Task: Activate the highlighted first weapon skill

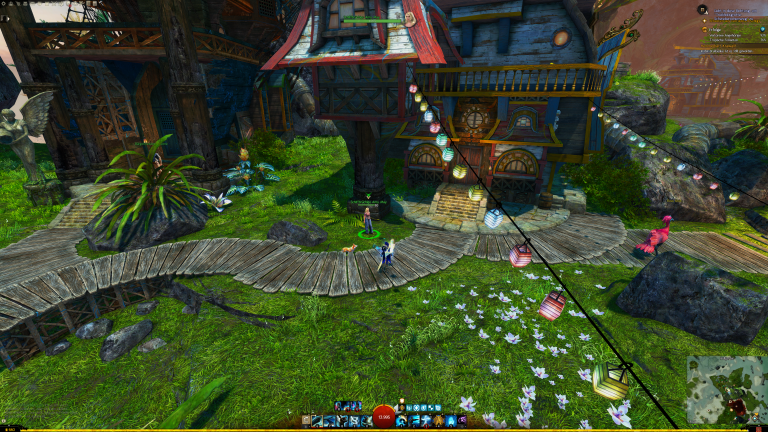Action: pos(316,421)
